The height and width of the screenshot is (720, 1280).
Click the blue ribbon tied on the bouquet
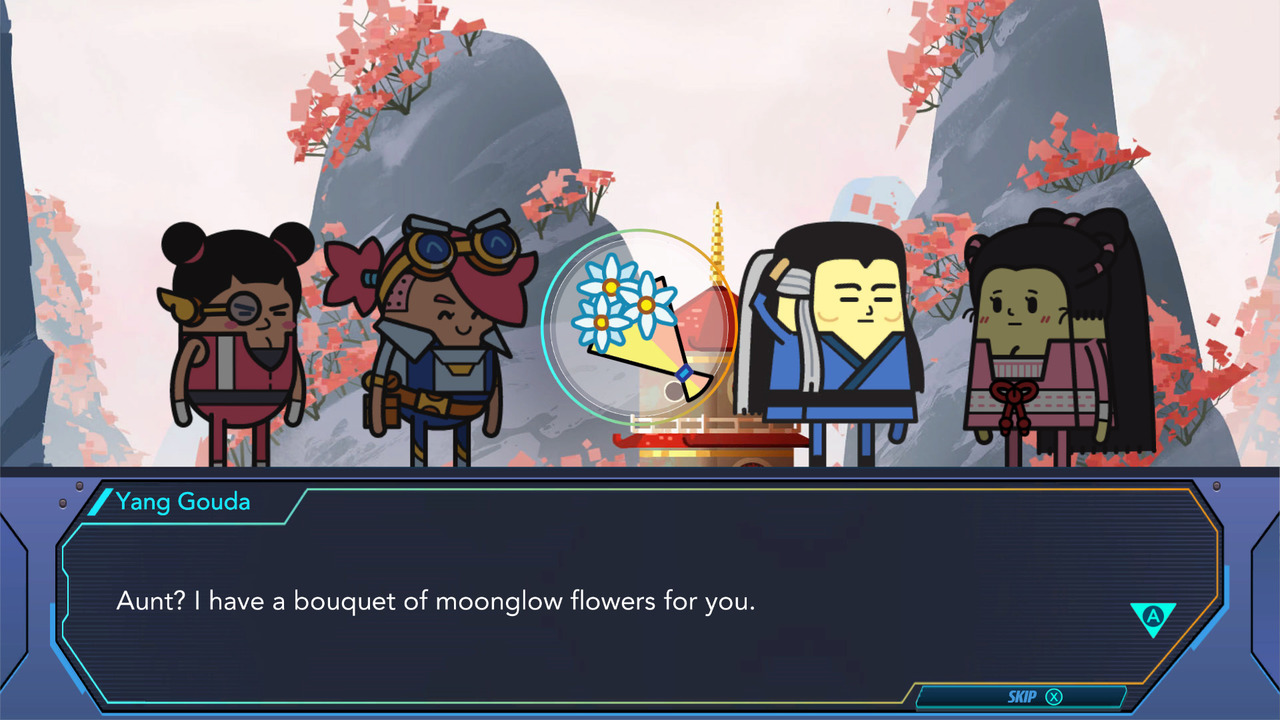tap(683, 372)
